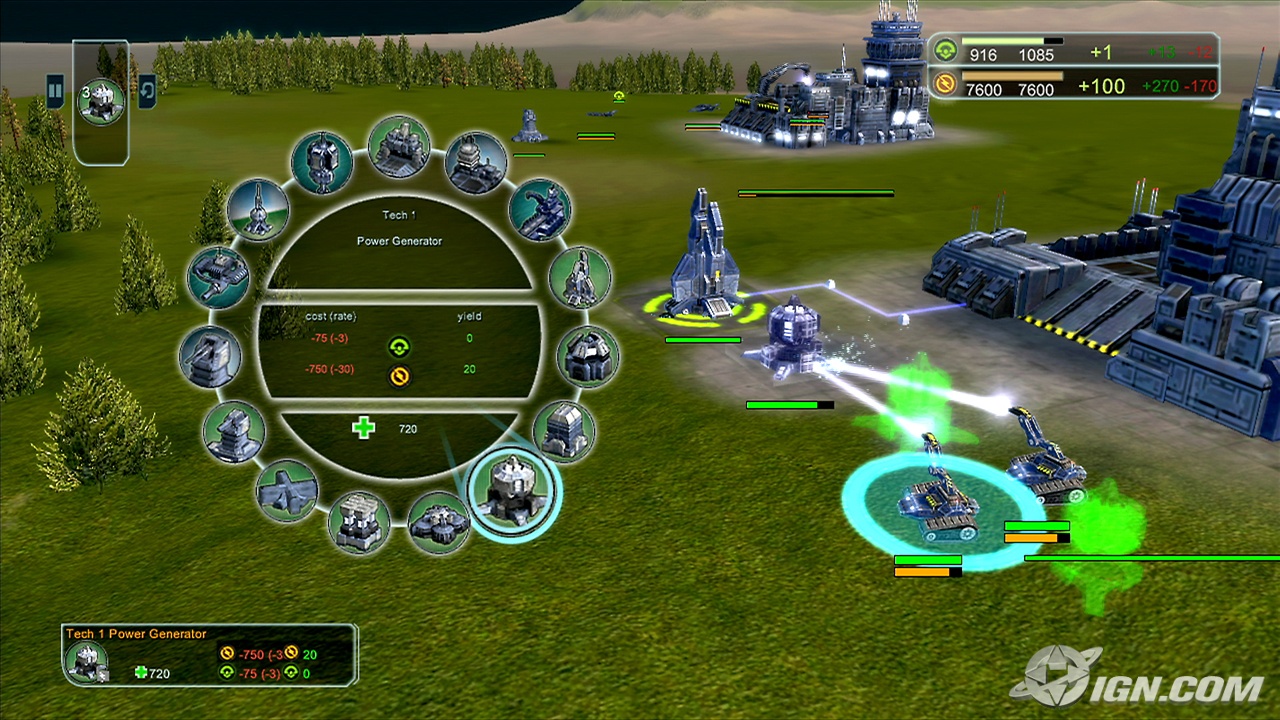Pause the build queue
The image size is (1280, 720).
click(x=55, y=91)
